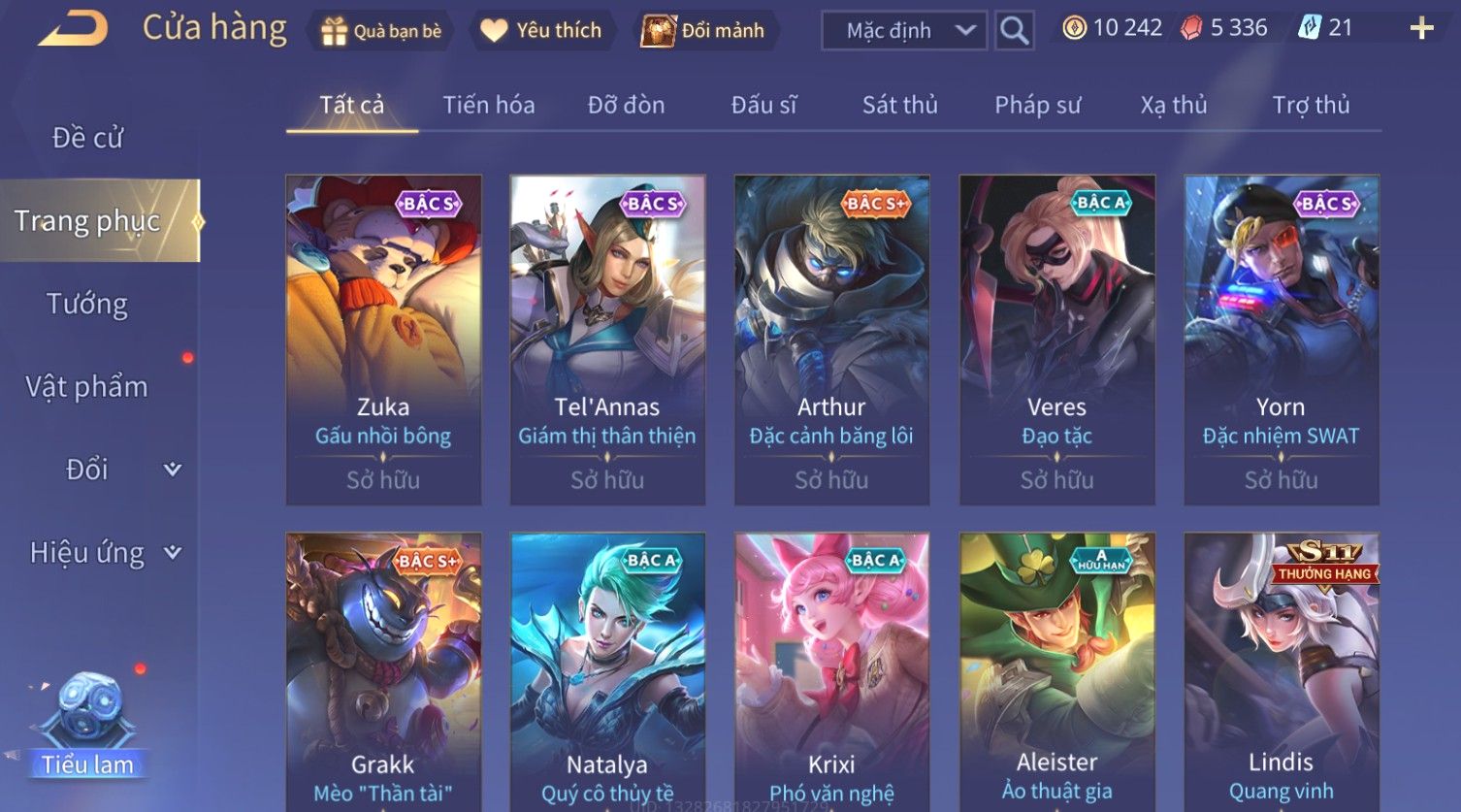Click the magnifying glass search button
The width and height of the screenshot is (1461, 812).
click(x=1014, y=31)
